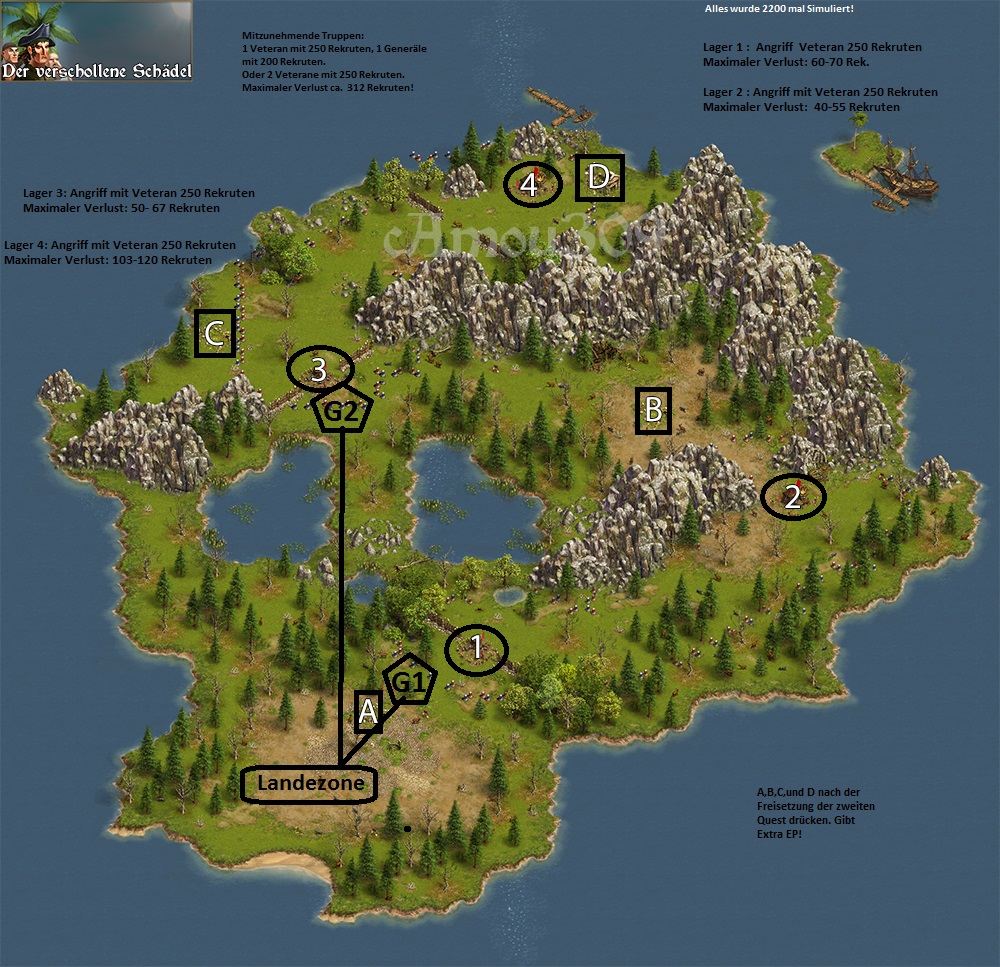Screen dimensions: 1000x967
Task: Select the camp 1 oval marker
Action: coord(476,650)
